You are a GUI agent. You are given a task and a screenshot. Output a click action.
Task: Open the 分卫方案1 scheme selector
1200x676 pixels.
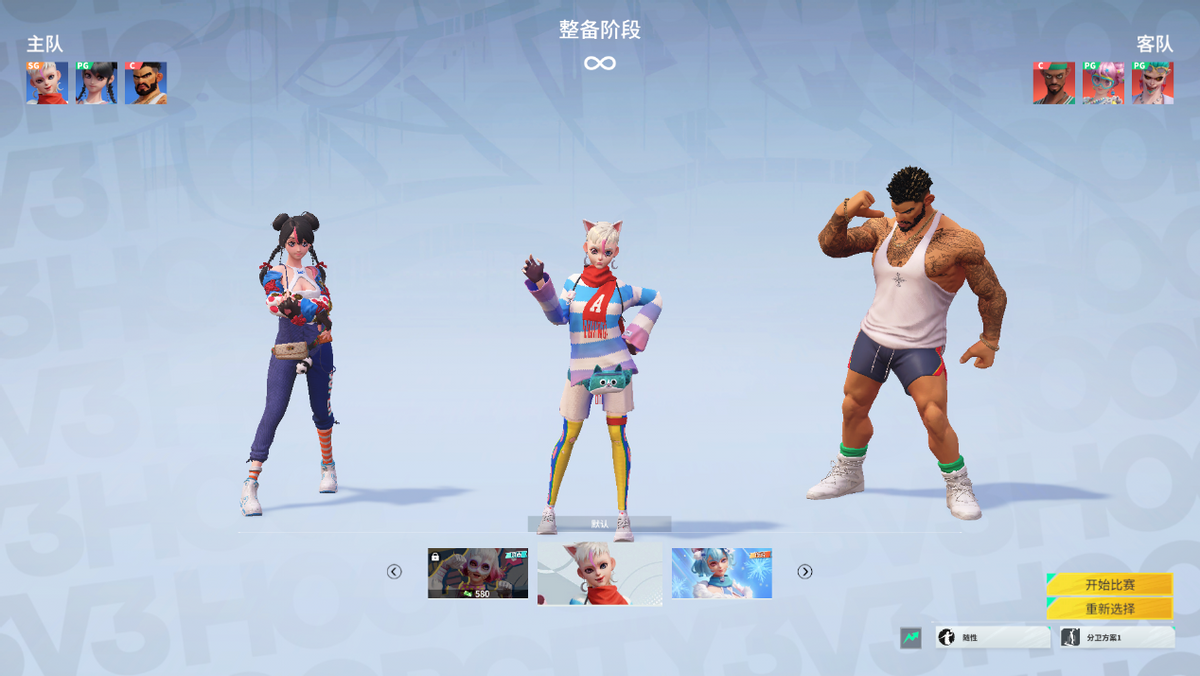[1117, 637]
